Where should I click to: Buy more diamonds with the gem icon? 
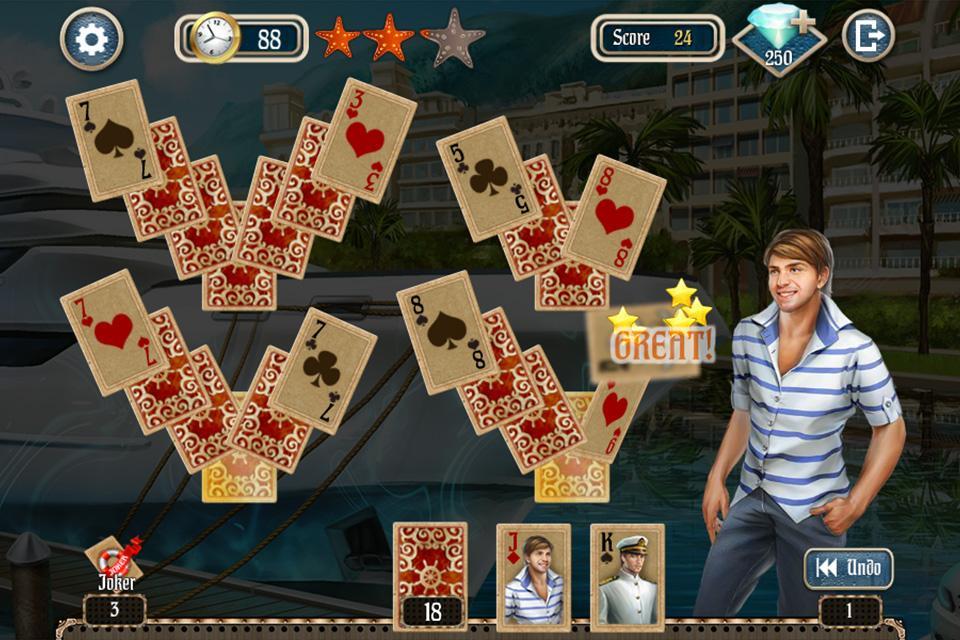point(779,41)
